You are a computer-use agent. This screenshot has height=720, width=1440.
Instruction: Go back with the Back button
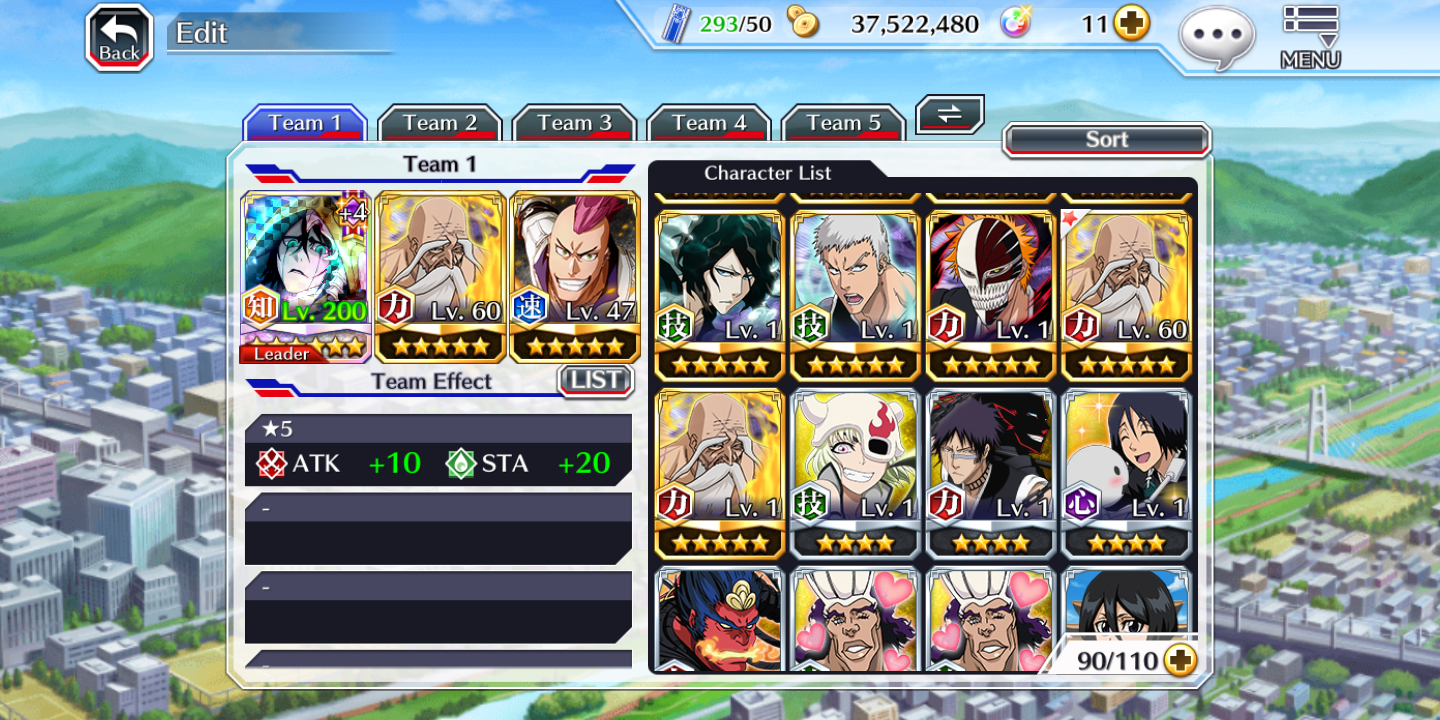click(x=119, y=38)
